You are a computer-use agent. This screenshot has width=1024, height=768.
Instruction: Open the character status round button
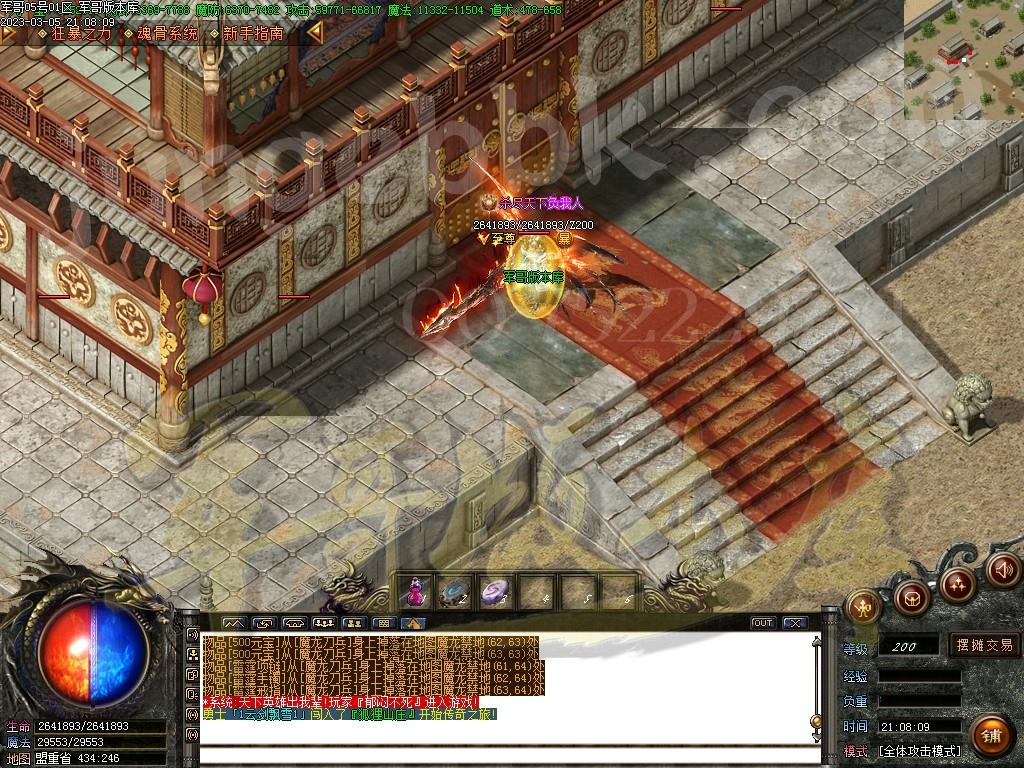[863, 605]
